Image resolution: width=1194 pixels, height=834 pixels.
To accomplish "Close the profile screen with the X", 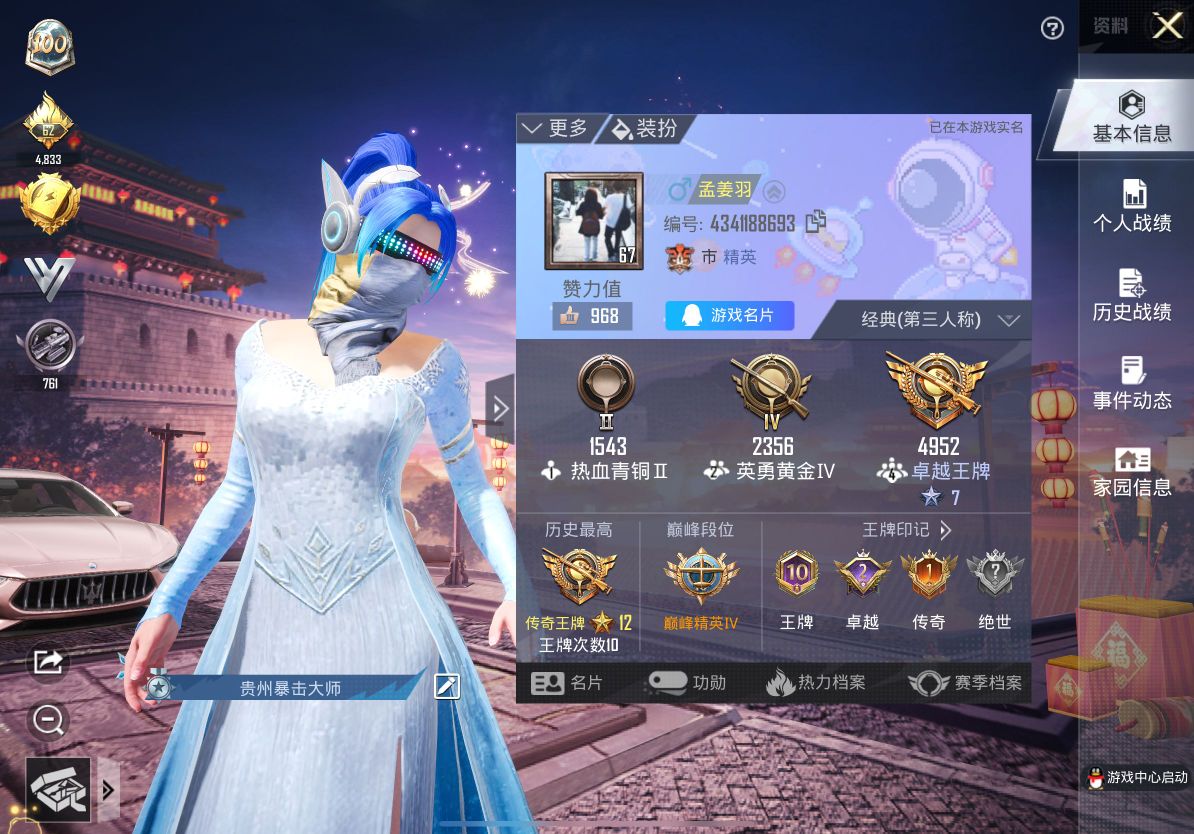I will [x=1167, y=26].
